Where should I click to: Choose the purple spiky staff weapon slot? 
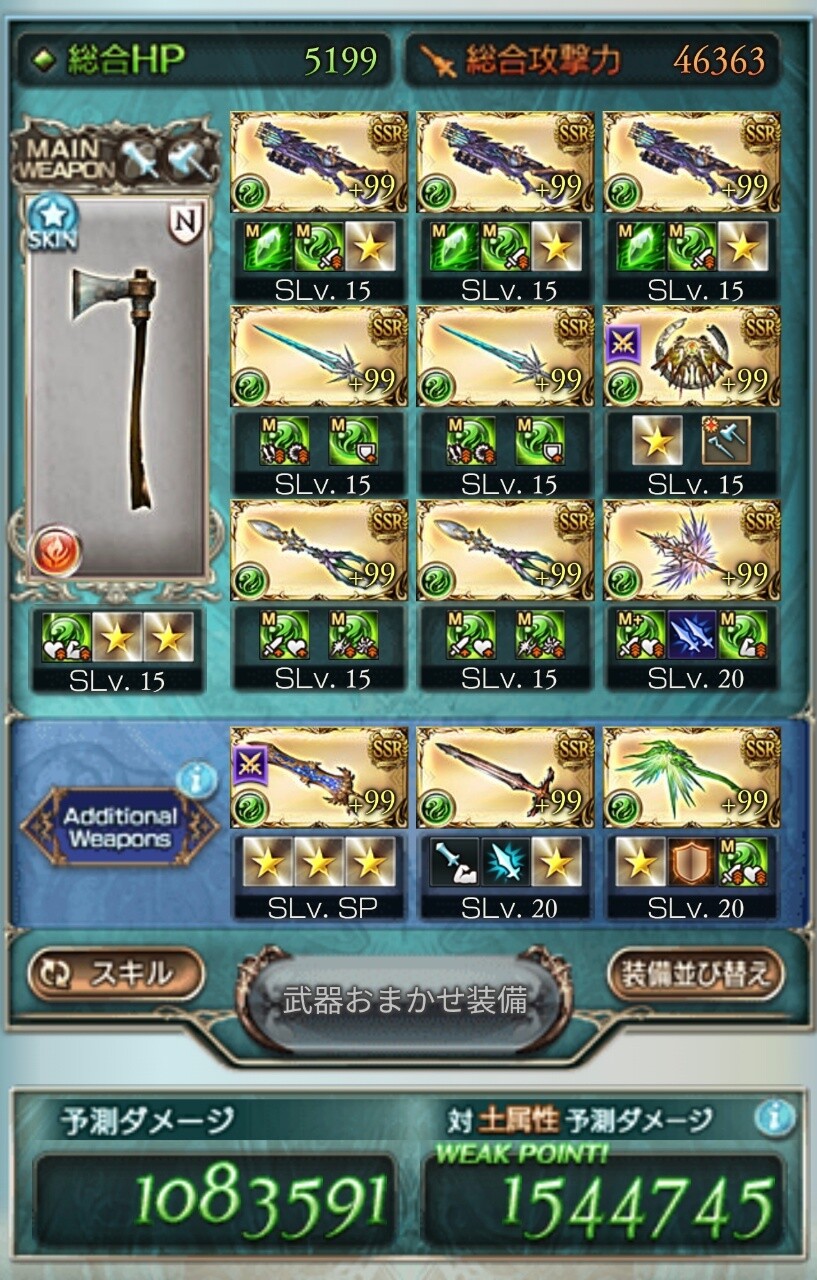pos(691,549)
